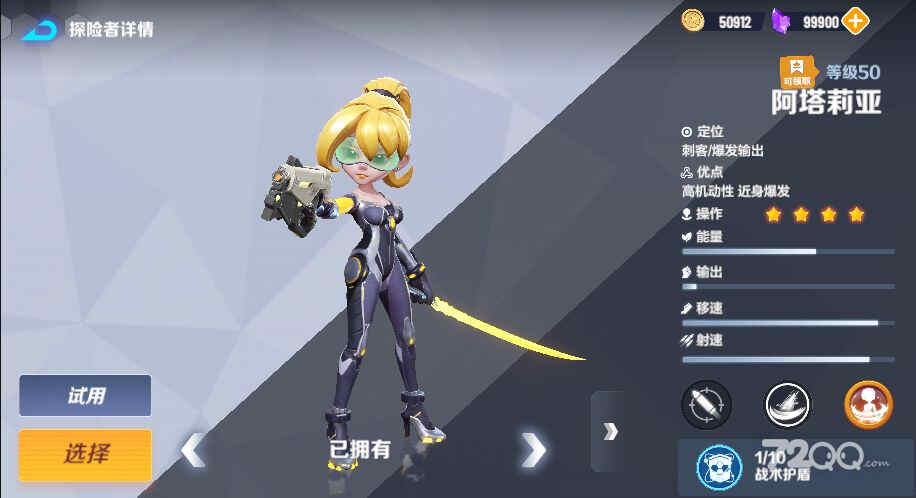View the bullet crosshair skill icon
Image resolution: width=916 pixels, height=498 pixels.
coord(706,405)
